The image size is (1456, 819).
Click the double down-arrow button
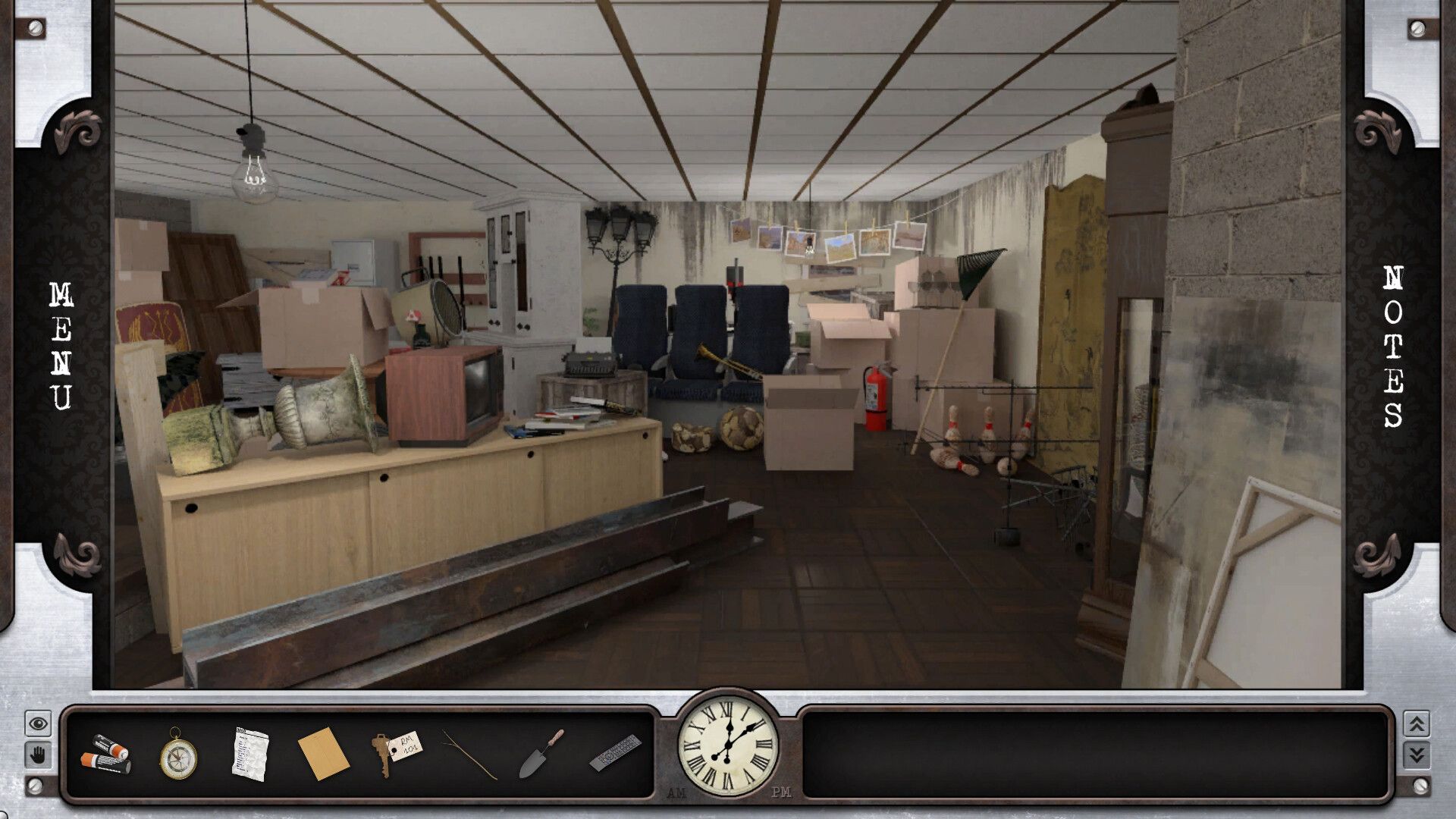(x=1417, y=755)
